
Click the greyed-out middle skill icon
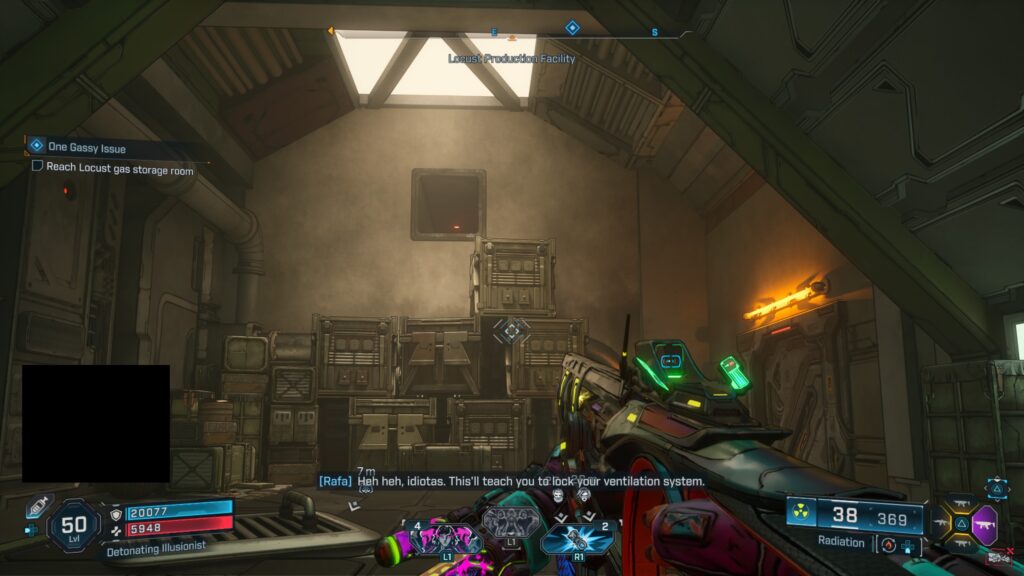(x=510, y=523)
